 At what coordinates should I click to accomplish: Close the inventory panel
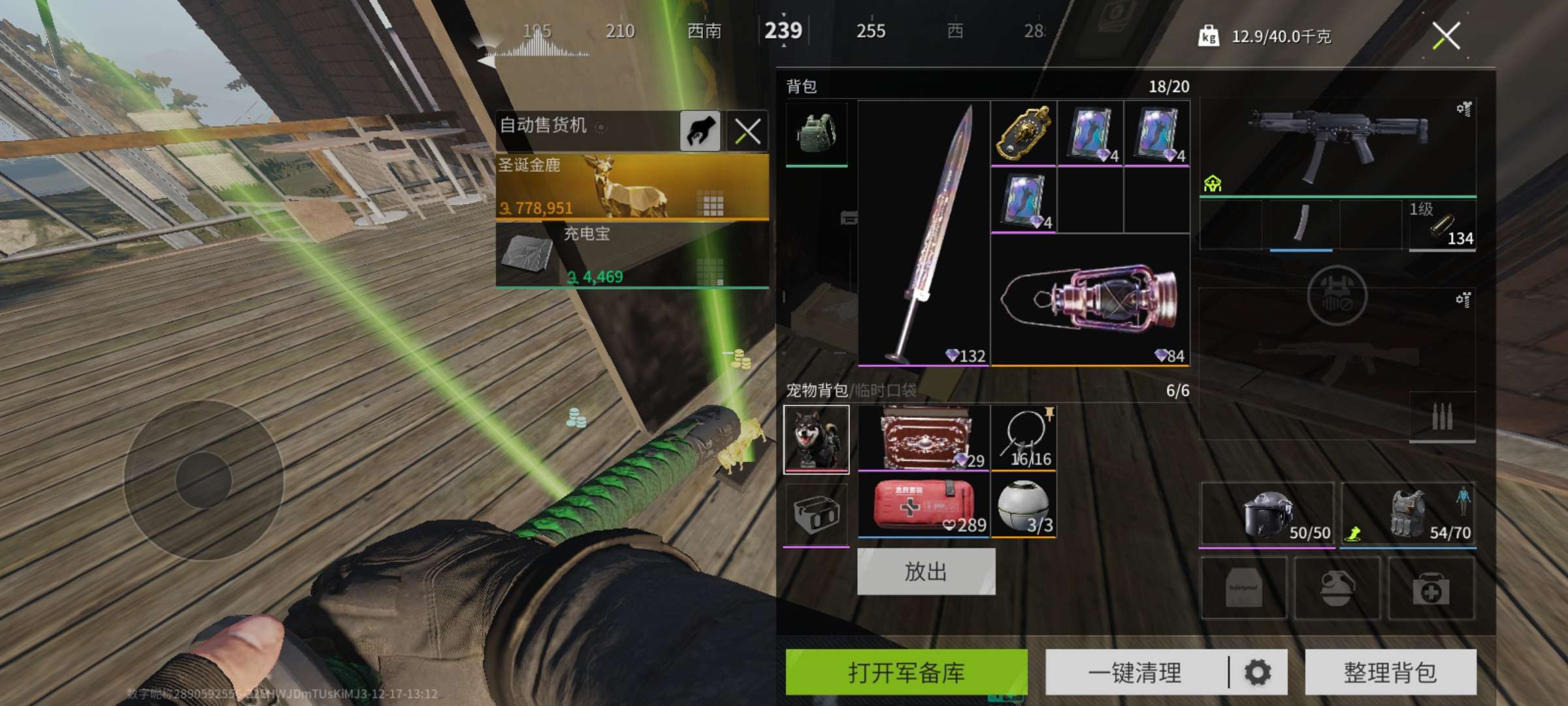coord(1446,36)
